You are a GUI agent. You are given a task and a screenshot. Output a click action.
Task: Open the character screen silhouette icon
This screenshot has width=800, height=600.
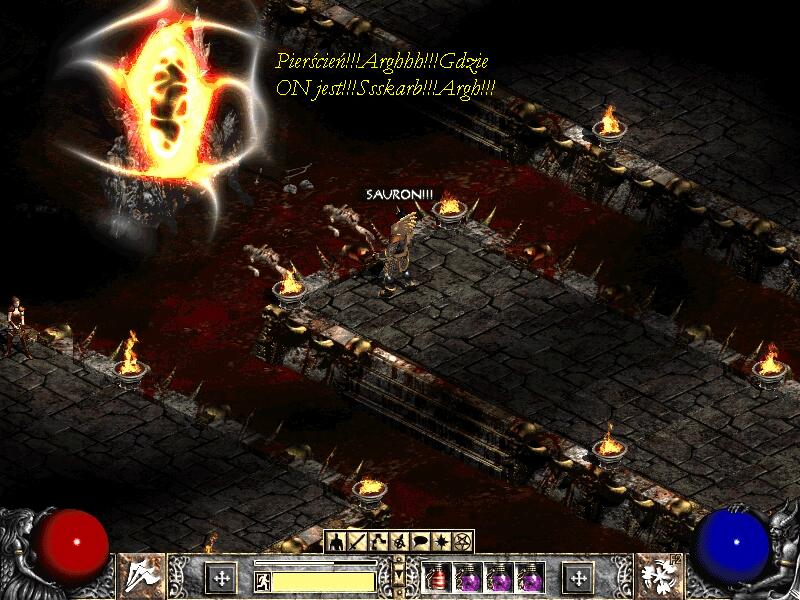coord(336,542)
